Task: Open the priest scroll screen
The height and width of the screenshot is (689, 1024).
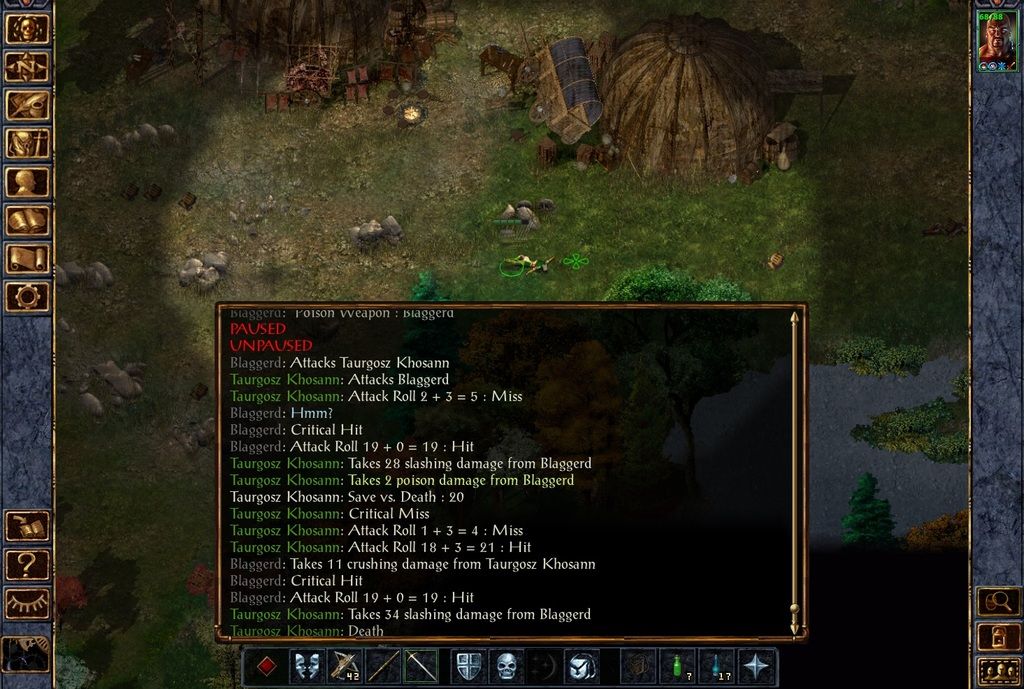Action: tap(27, 258)
